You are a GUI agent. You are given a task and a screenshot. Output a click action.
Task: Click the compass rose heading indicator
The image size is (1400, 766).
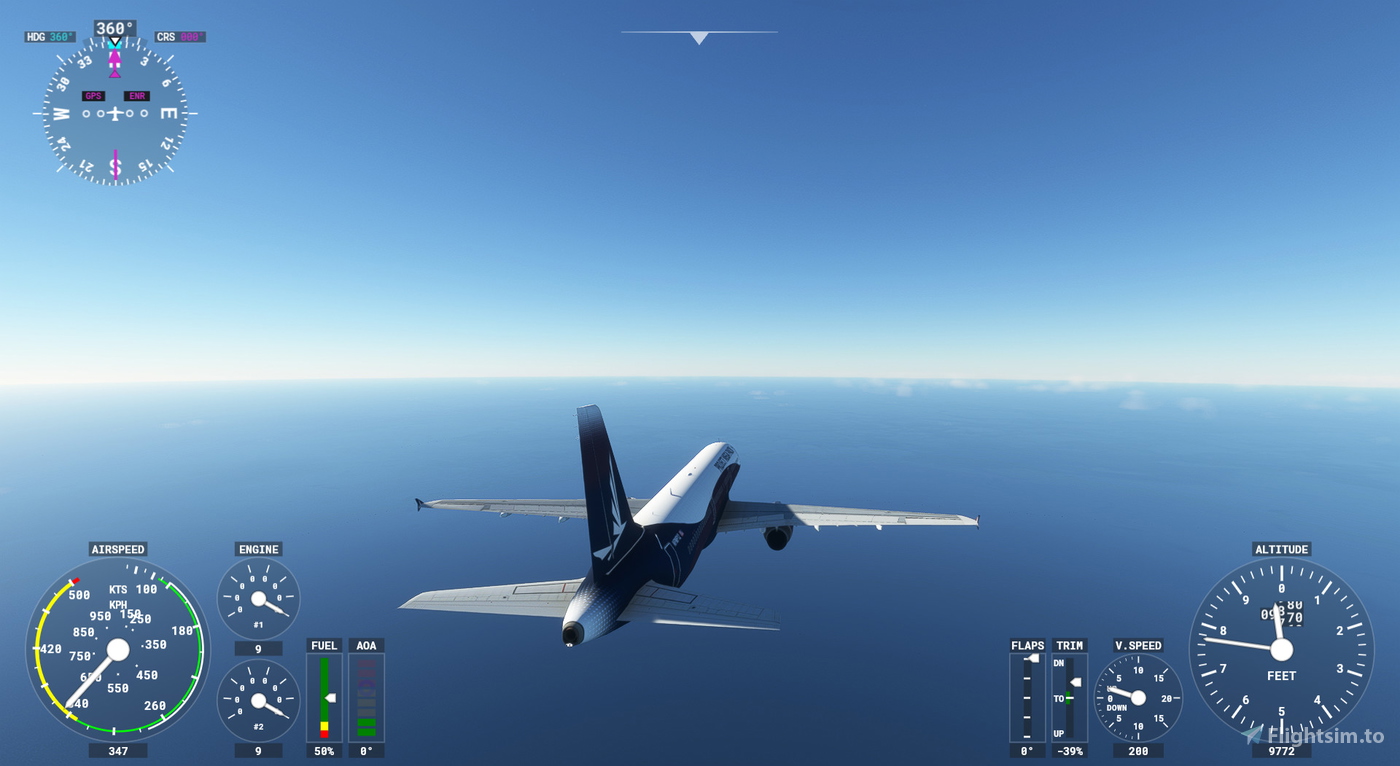(x=113, y=113)
